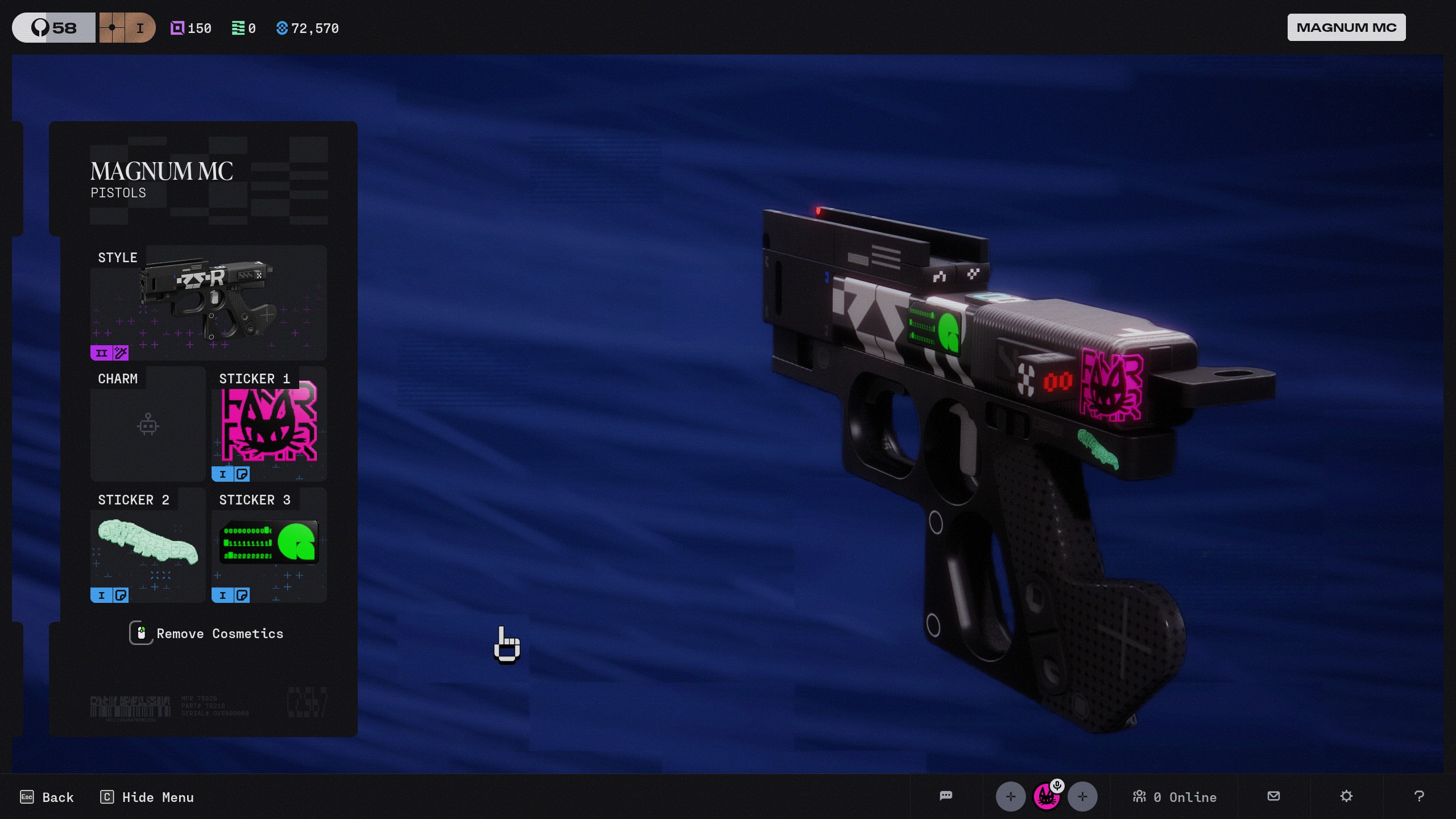The height and width of the screenshot is (819, 1456).
Task: Open the weapon Style slot
Action: click(208, 303)
